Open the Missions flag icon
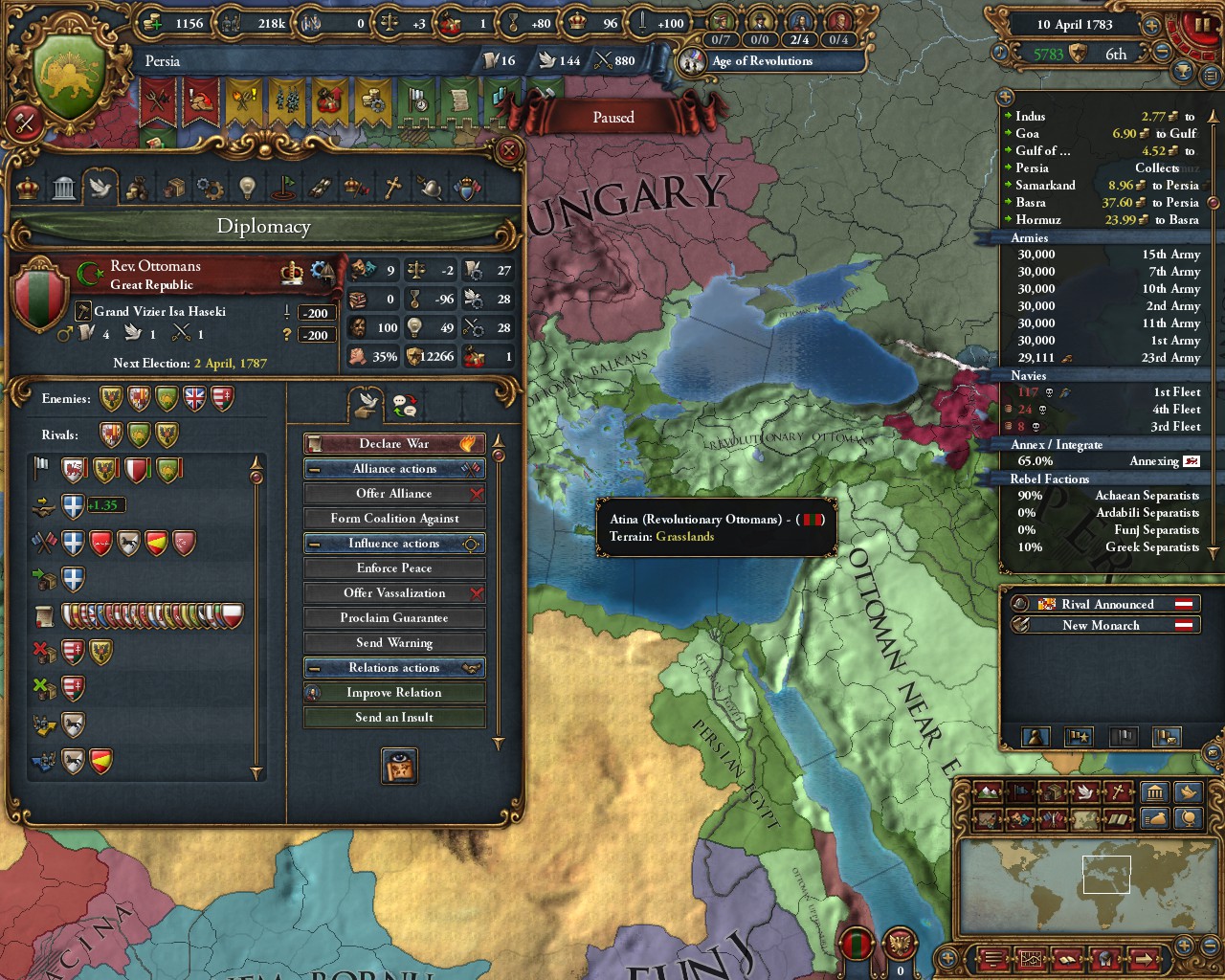1225x980 pixels. coord(281,188)
